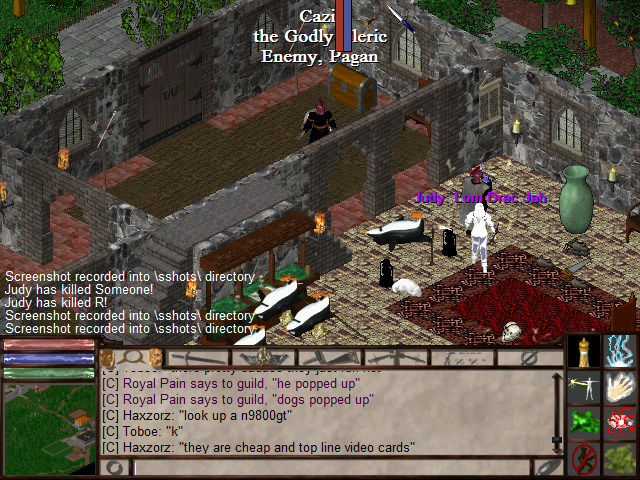The height and width of the screenshot is (480, 640).
Task: Open the magnifying glass between the masks
Action: 131,357
